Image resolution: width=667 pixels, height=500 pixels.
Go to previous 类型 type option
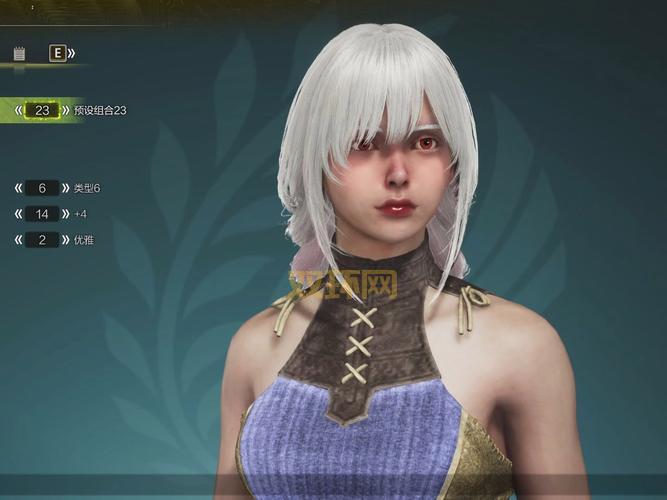19,188
